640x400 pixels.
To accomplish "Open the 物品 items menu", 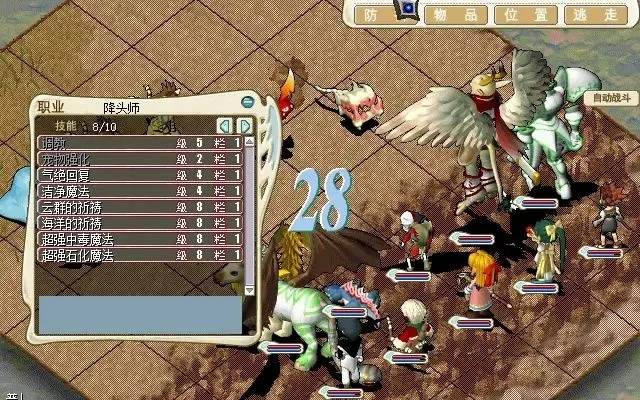I will tap(450, 14).
